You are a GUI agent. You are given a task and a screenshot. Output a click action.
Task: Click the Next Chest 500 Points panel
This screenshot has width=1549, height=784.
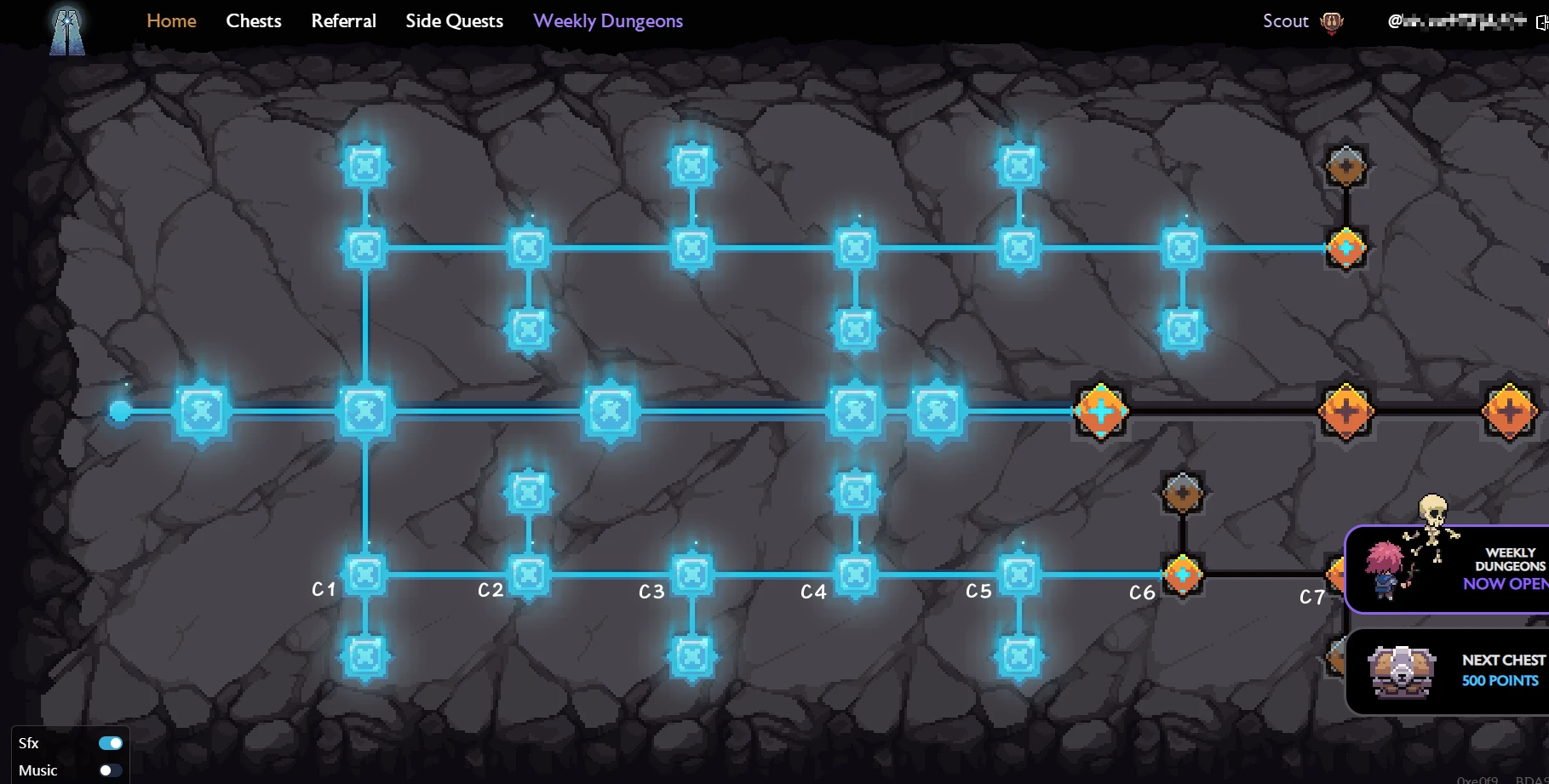pyautogui.click(x=1448, y=672)
